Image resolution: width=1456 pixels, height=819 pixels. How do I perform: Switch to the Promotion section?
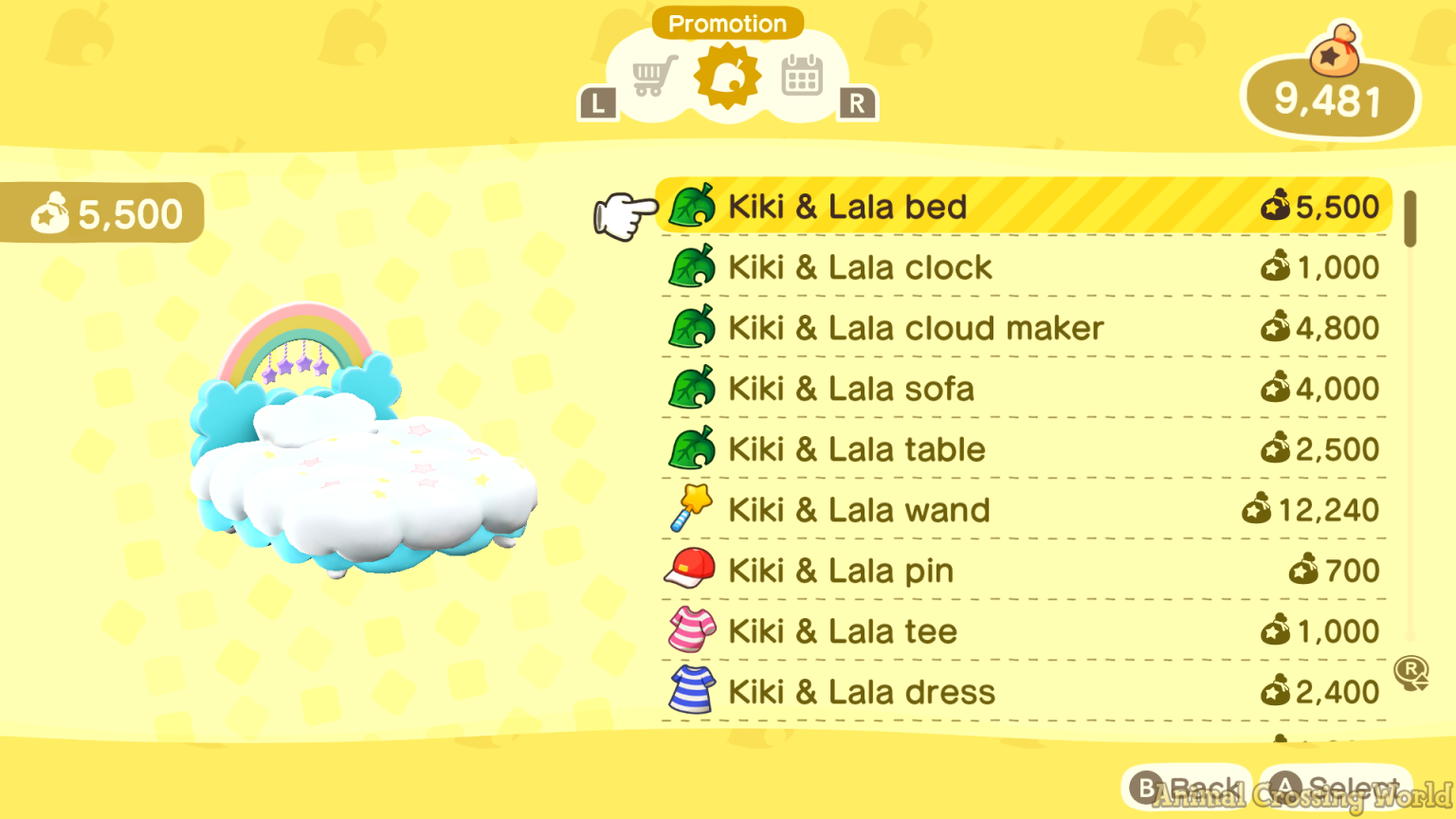coord(727,24)
